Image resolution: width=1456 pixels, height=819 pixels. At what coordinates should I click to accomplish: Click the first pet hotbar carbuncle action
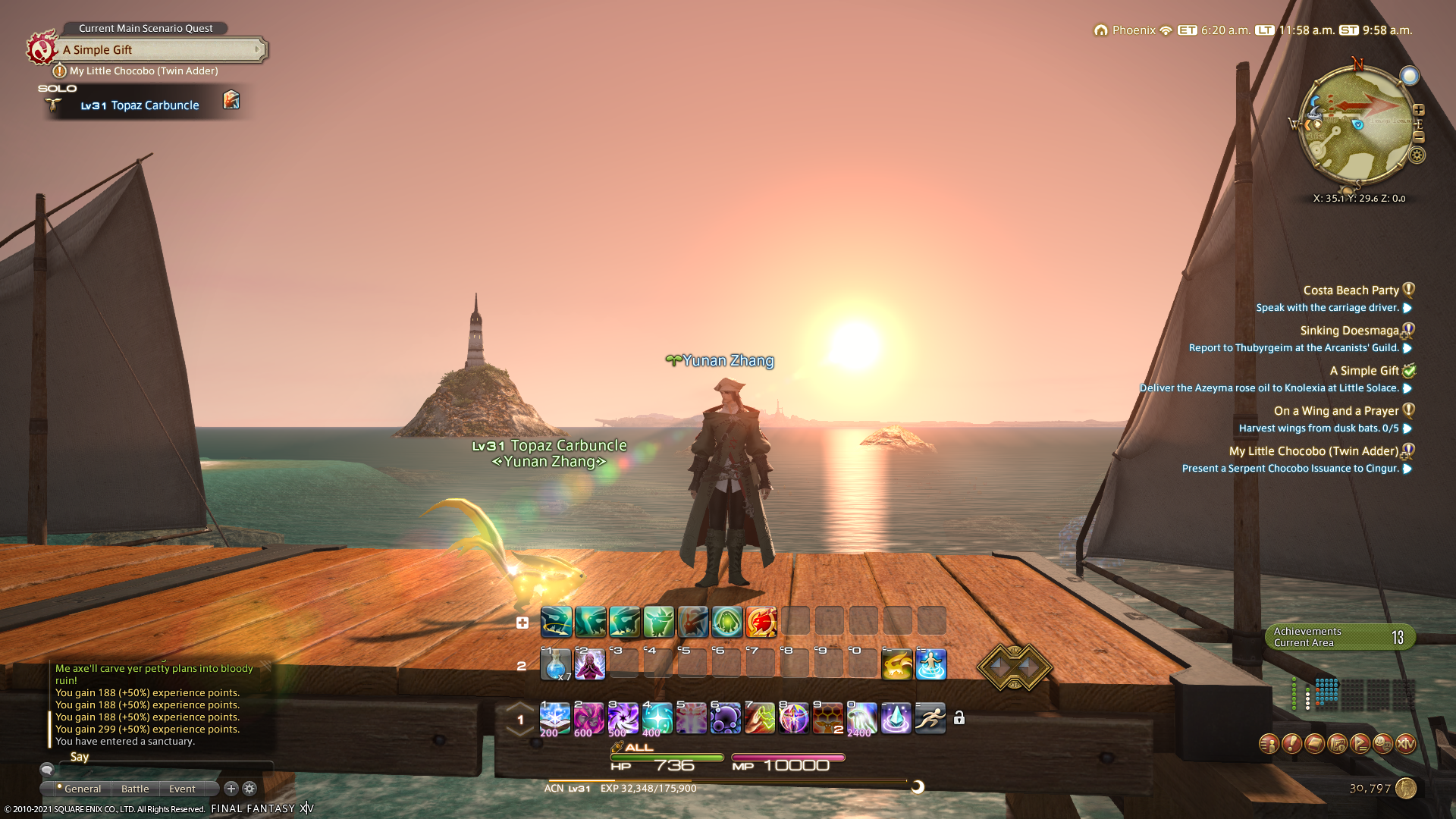pos(556,622)
